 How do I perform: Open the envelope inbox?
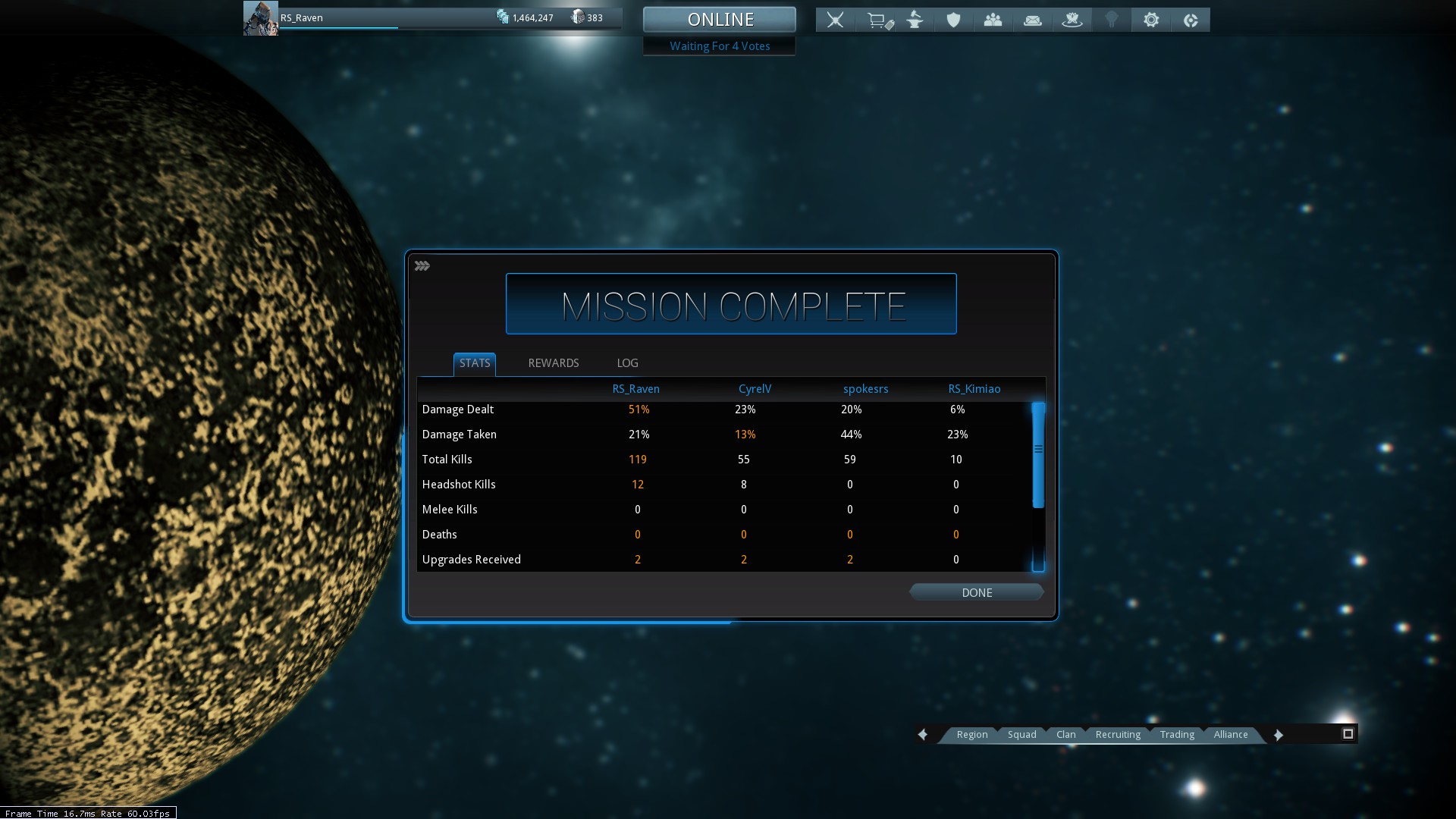(x=1032, y=20)
